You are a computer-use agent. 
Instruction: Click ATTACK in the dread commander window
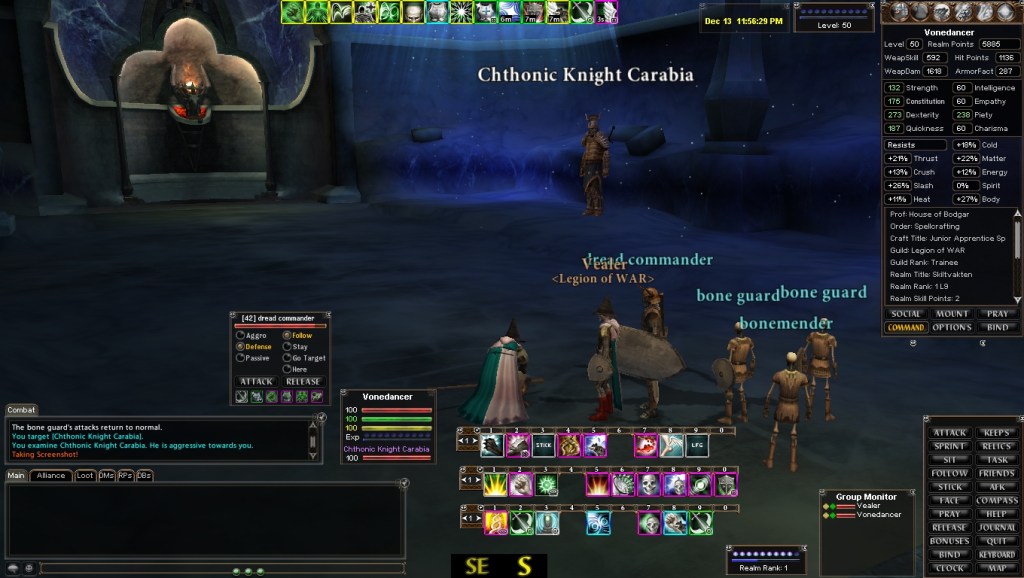(x=257, y=381)
